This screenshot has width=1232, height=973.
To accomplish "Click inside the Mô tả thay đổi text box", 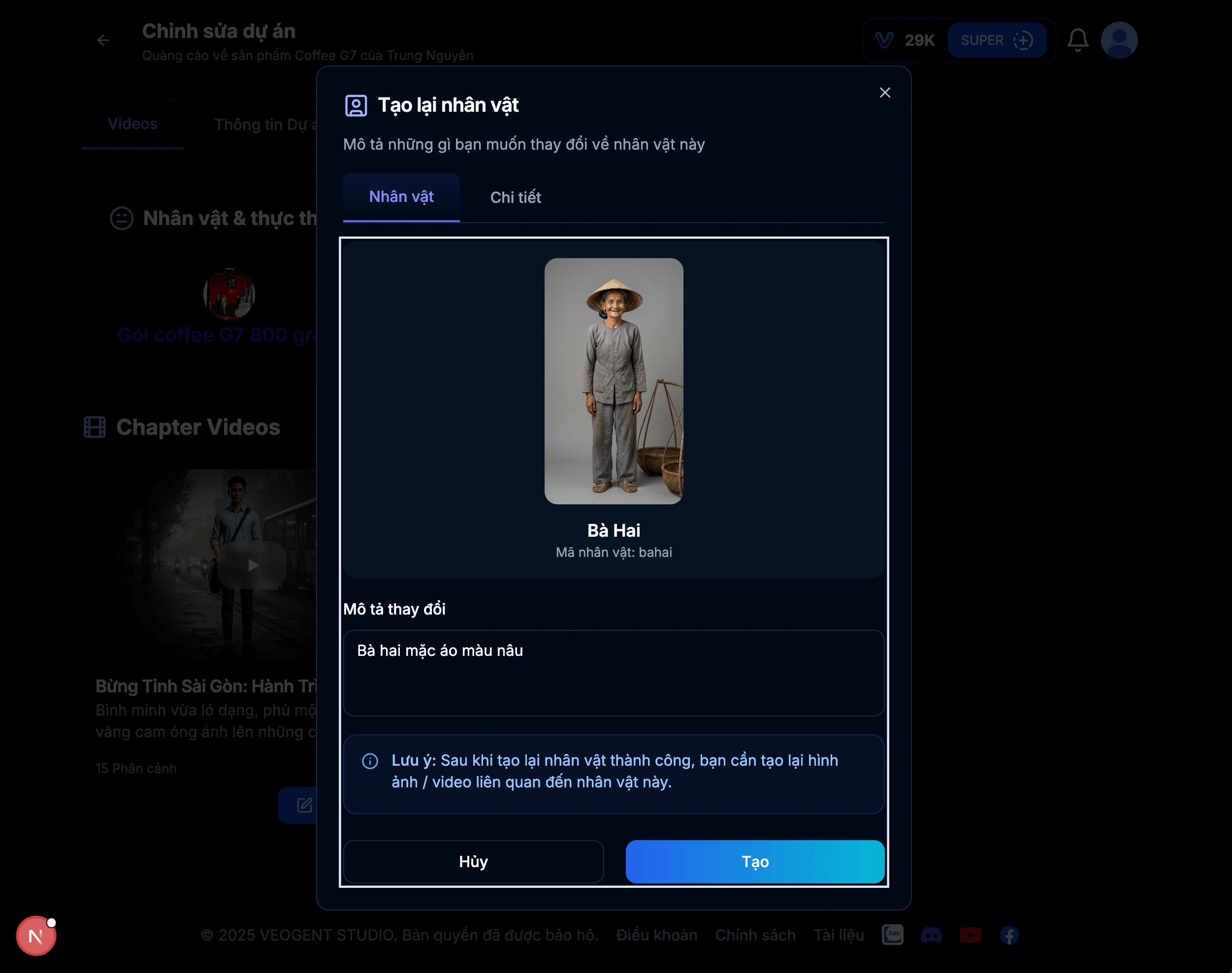I will click(x=613, y=673).
